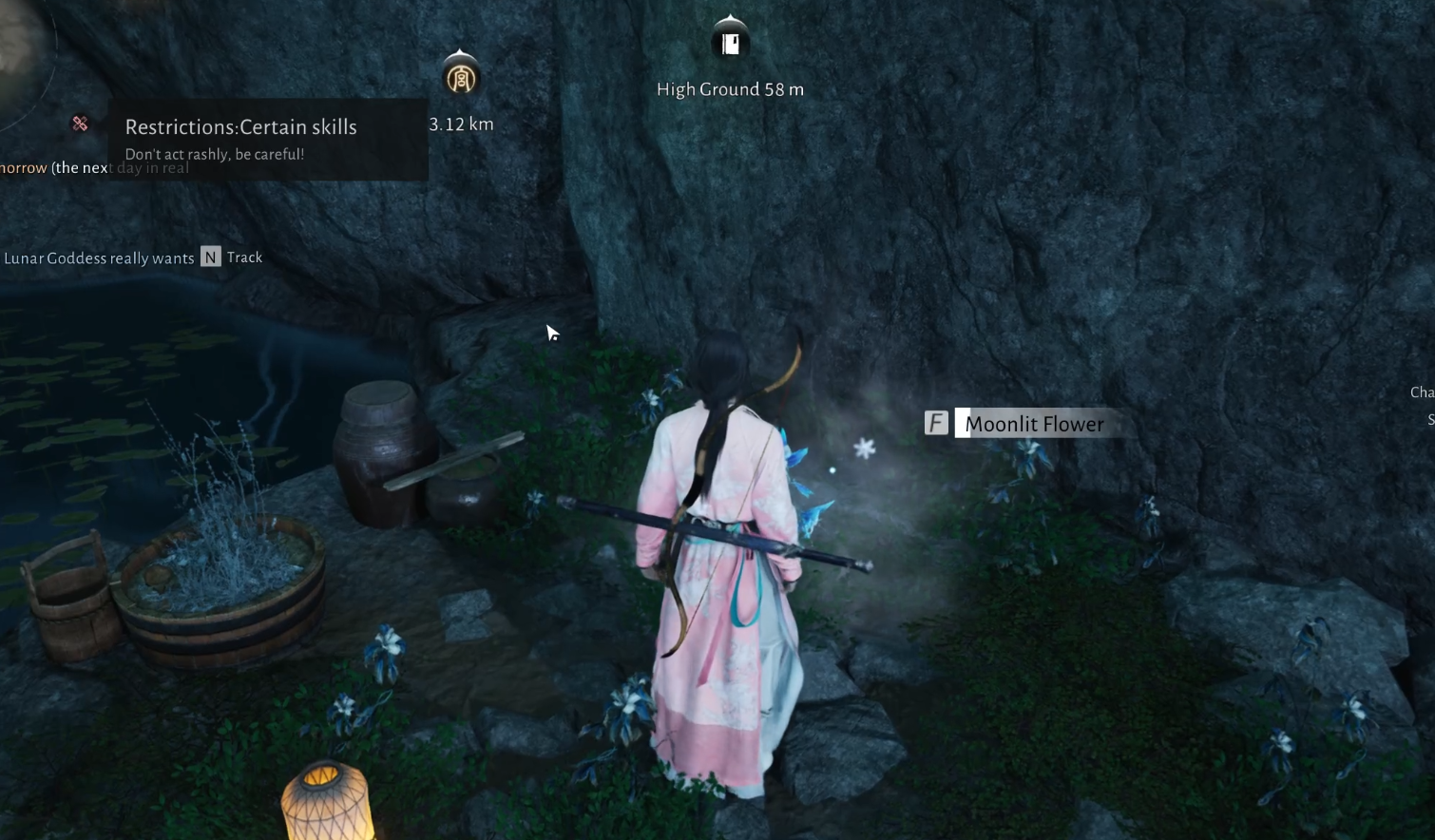1435x840 pixels.
Task: Click the Moonlit Flower interaction label
Action: pyautogui.click(x=1034, y=424)
